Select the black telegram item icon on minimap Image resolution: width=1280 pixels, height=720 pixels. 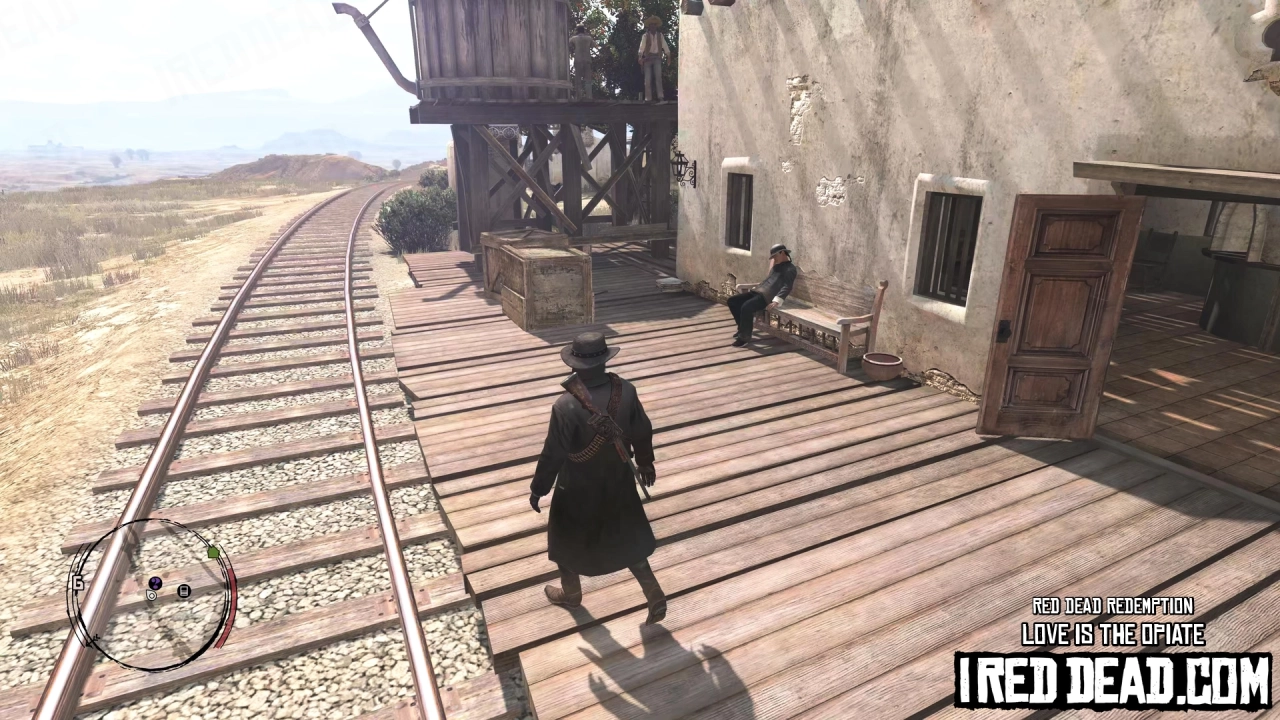pos(183,592)
